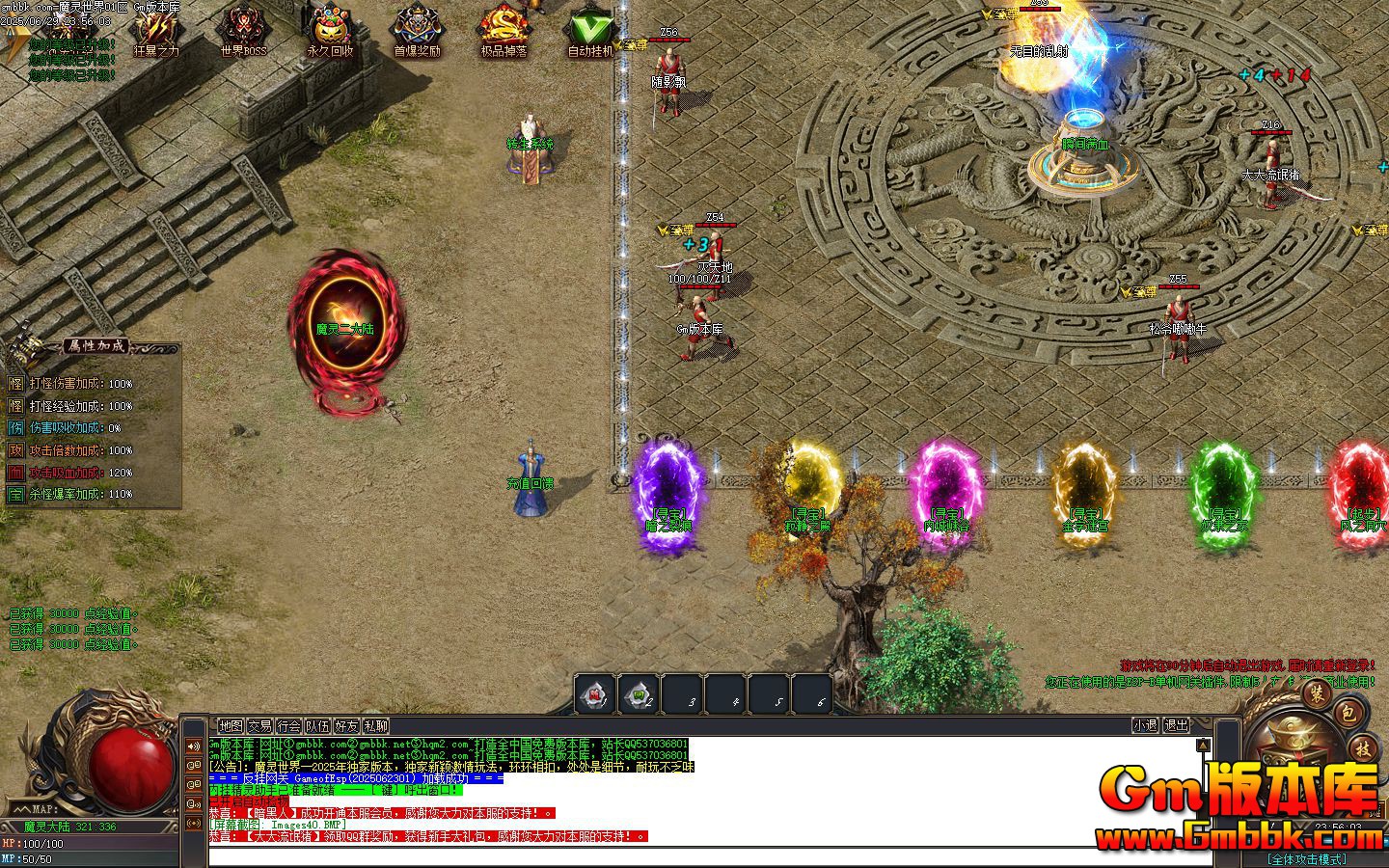Image resolution: width=1389 pixels, height=868 pixels.
Task: Click the 永久回收 permanent recycle icon
Action: [x=333, y=27]
